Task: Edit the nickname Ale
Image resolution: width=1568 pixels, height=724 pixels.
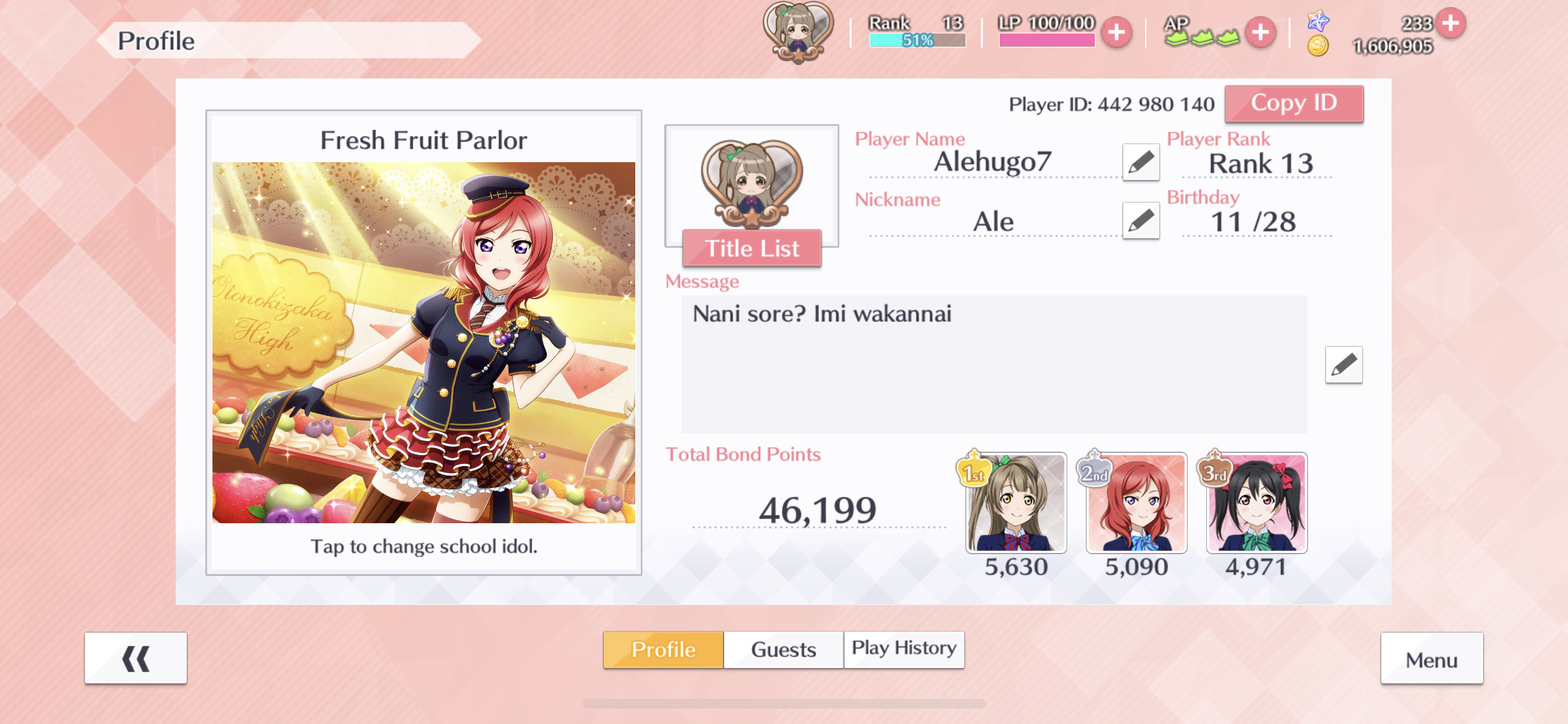Action: [1141, 221]
